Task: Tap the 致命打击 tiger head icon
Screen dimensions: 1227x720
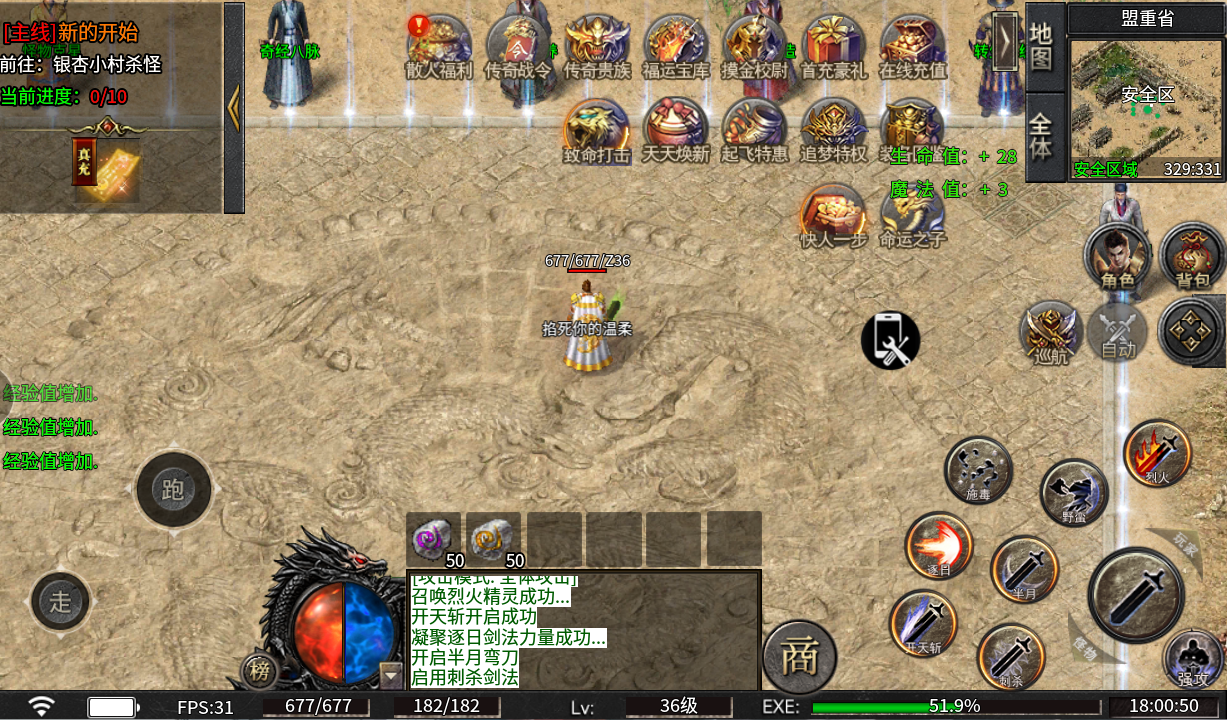Action: pos(596,128)
